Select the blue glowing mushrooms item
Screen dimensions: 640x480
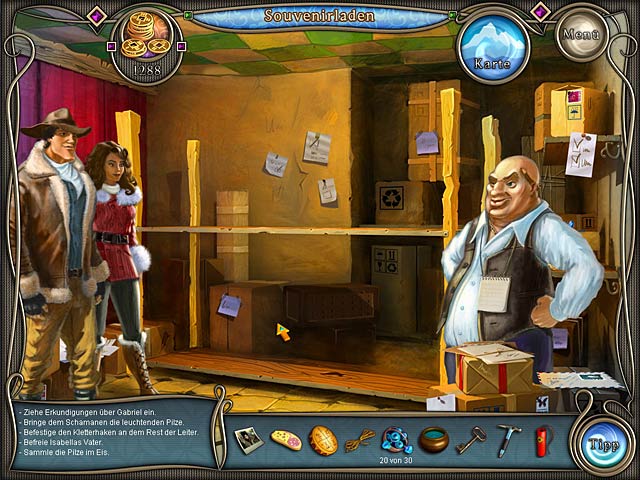pyautogui.click(x=397, y=437)
